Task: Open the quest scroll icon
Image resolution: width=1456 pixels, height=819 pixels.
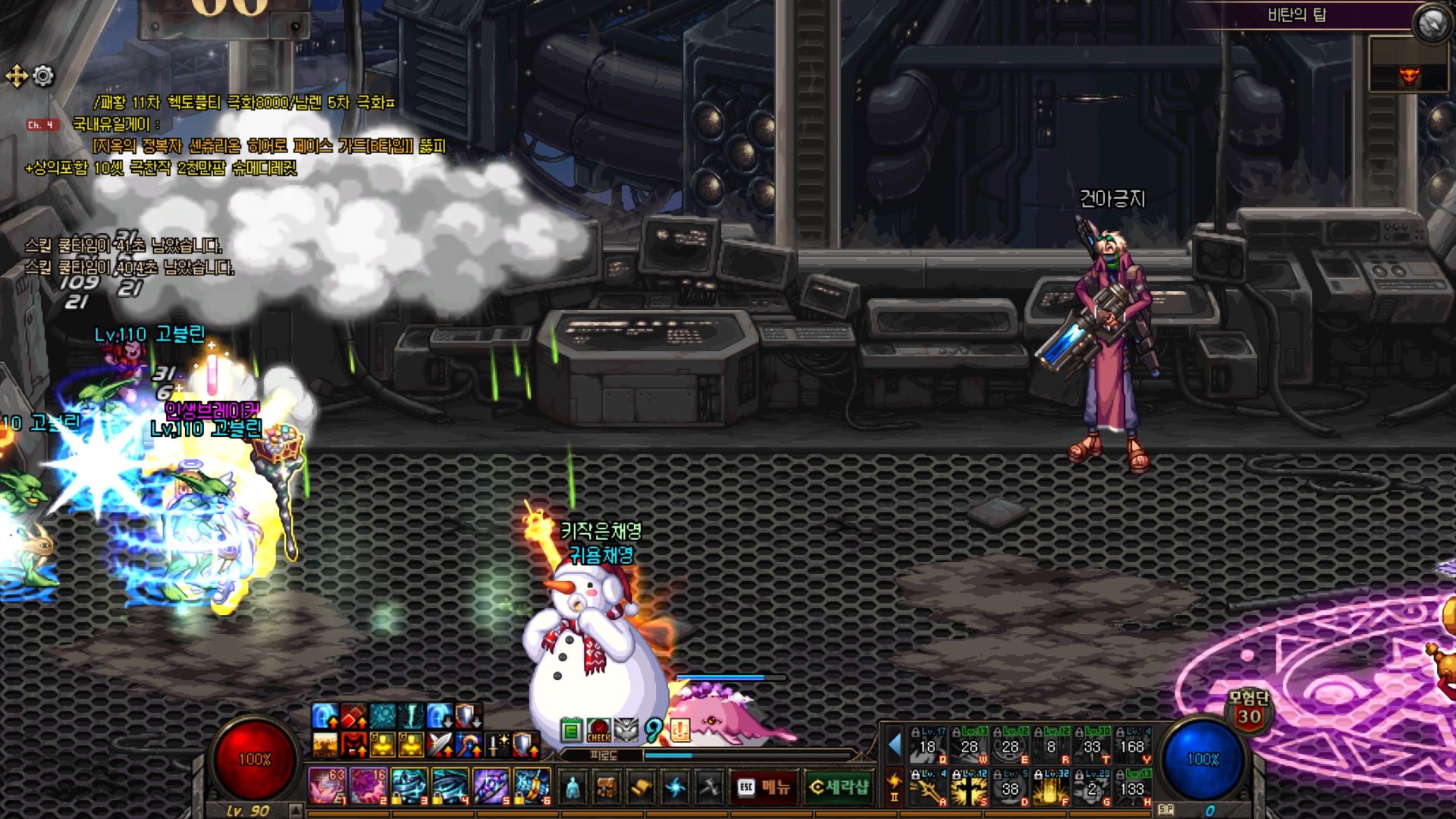Action: pyautogui.click(x=641, y=787)
